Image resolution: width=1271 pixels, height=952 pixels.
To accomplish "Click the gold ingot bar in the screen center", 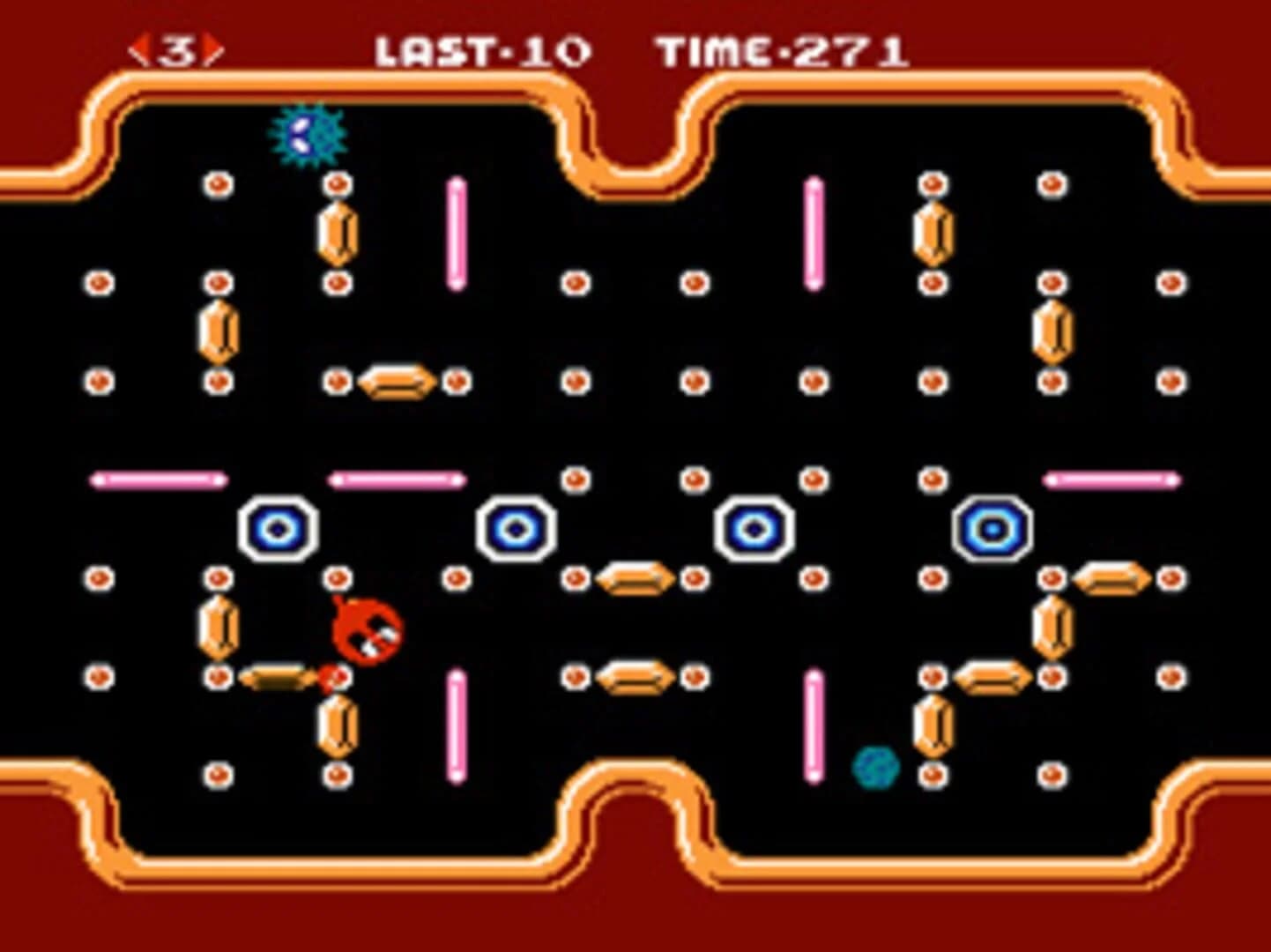I will click(x=635, y=577).
